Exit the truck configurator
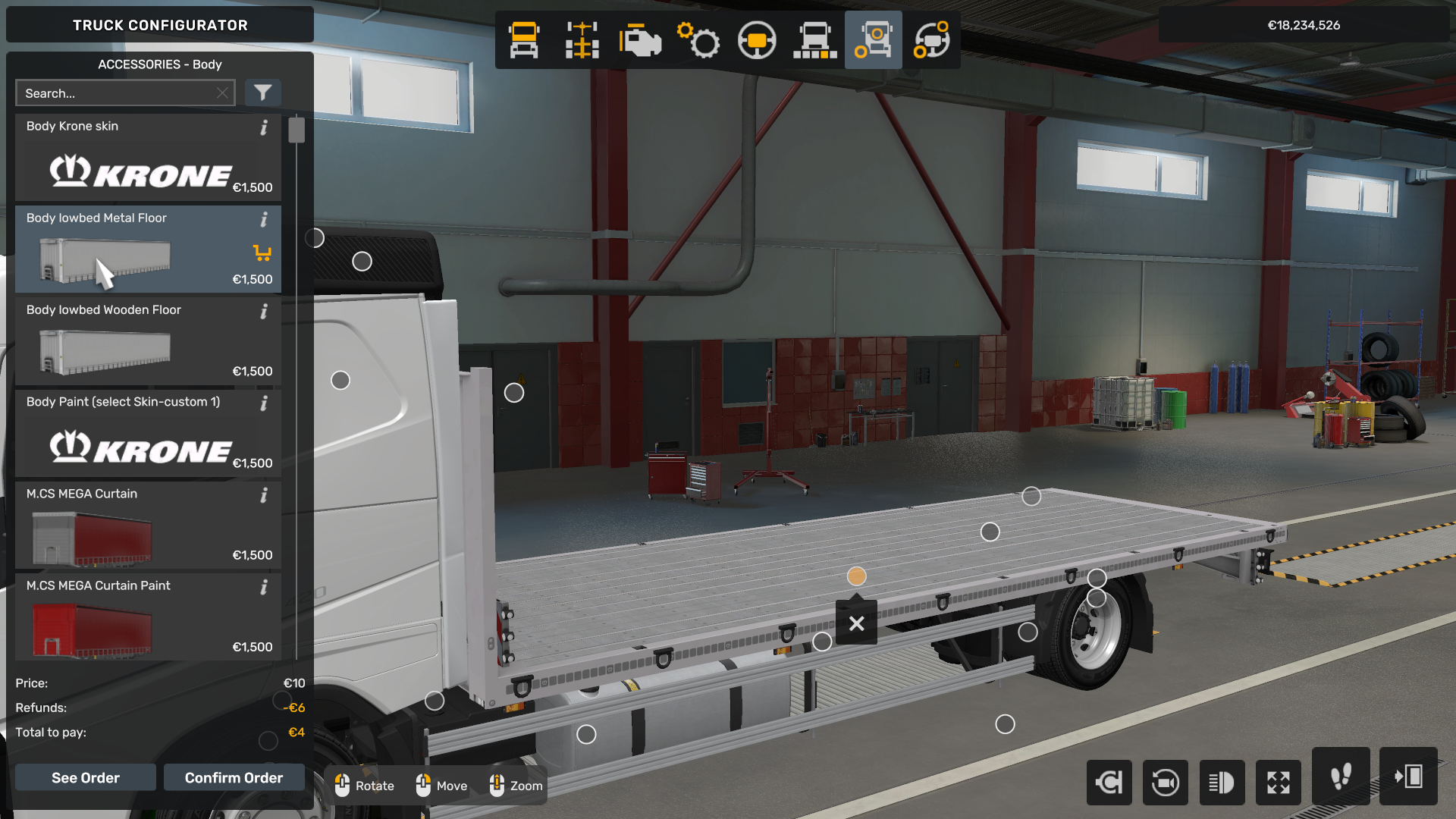This screenshot has height=819, width=1456. 1408,777
